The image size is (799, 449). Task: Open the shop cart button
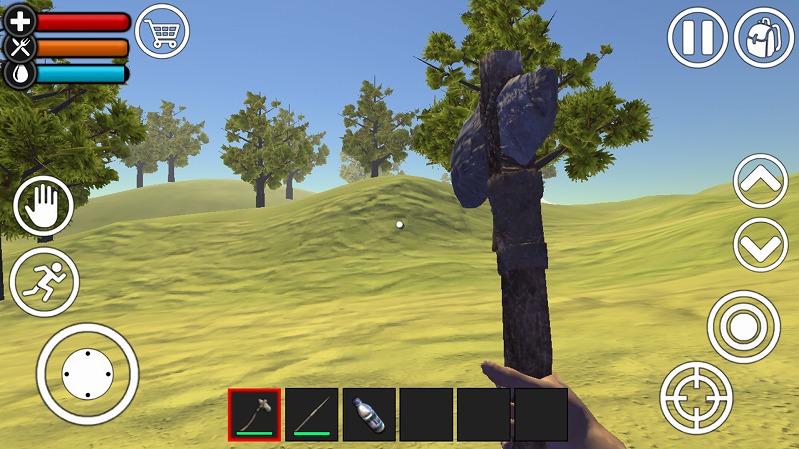pyautogui.click(x=163, y=32)
